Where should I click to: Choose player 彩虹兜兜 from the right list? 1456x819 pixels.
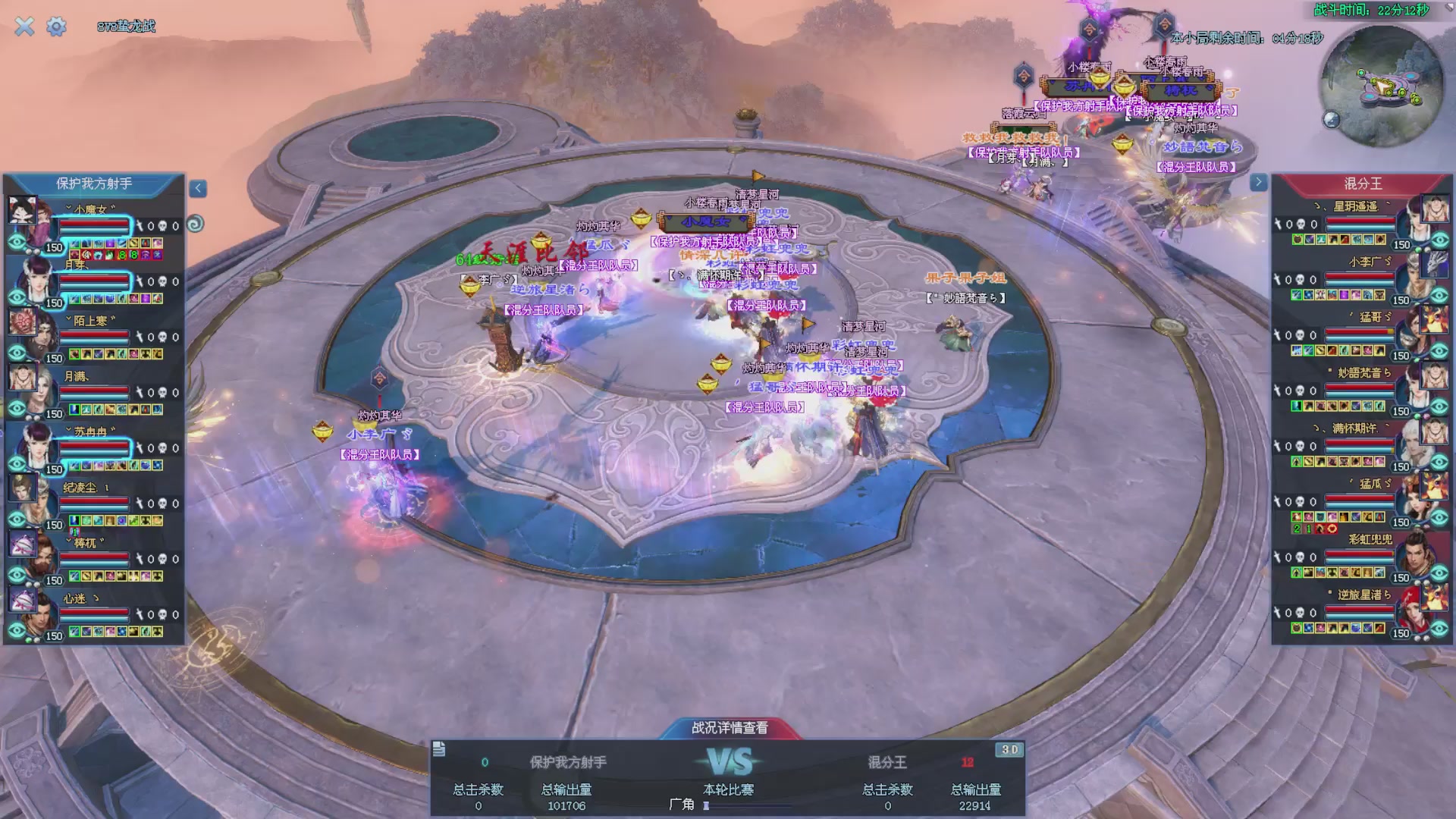click(1370, 540)
